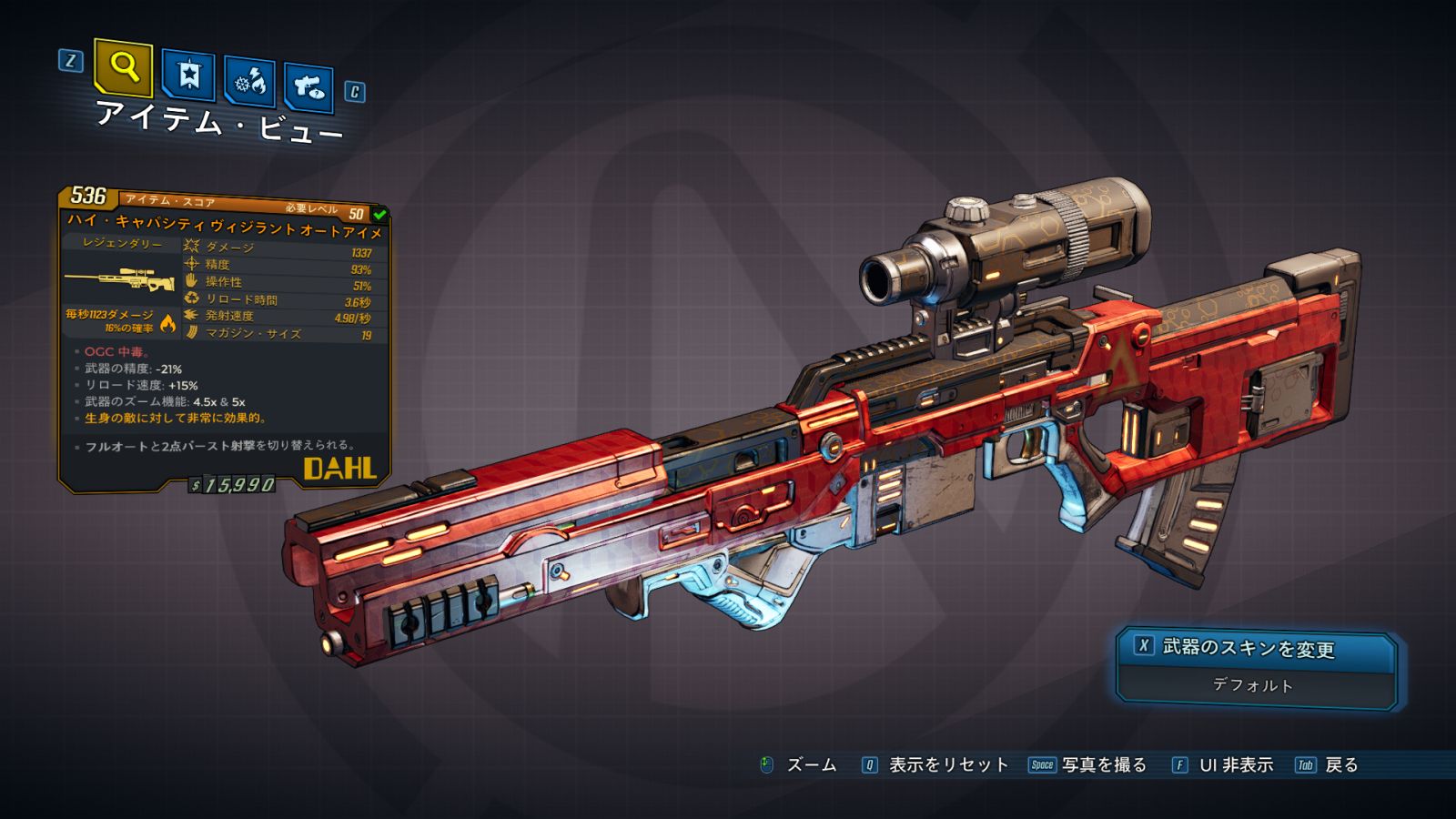
Task: Open the gear and flame tab
Action: click(x=249, y=82)
